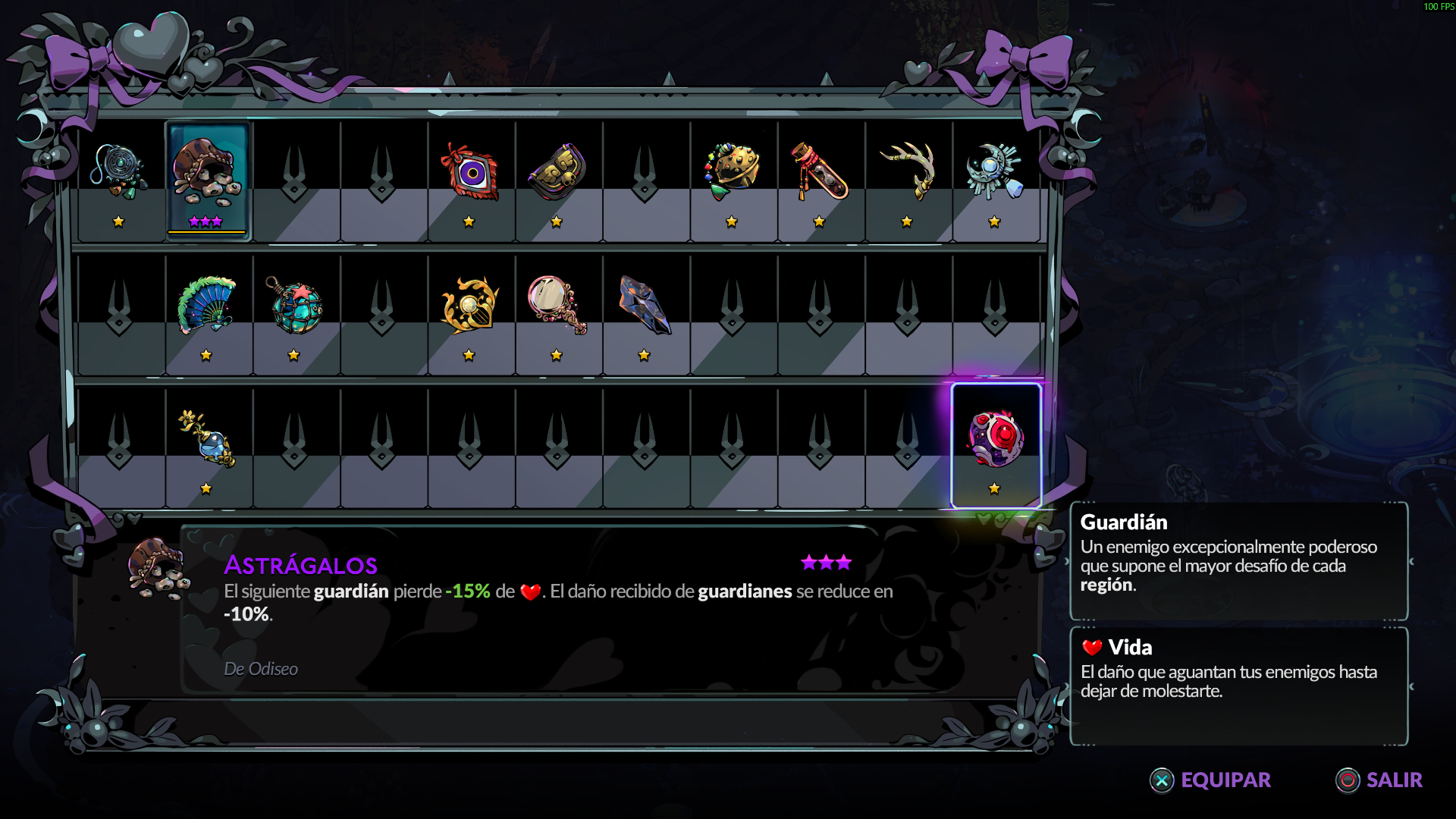Choose the yellow flower blue pendant

point(206,438)
